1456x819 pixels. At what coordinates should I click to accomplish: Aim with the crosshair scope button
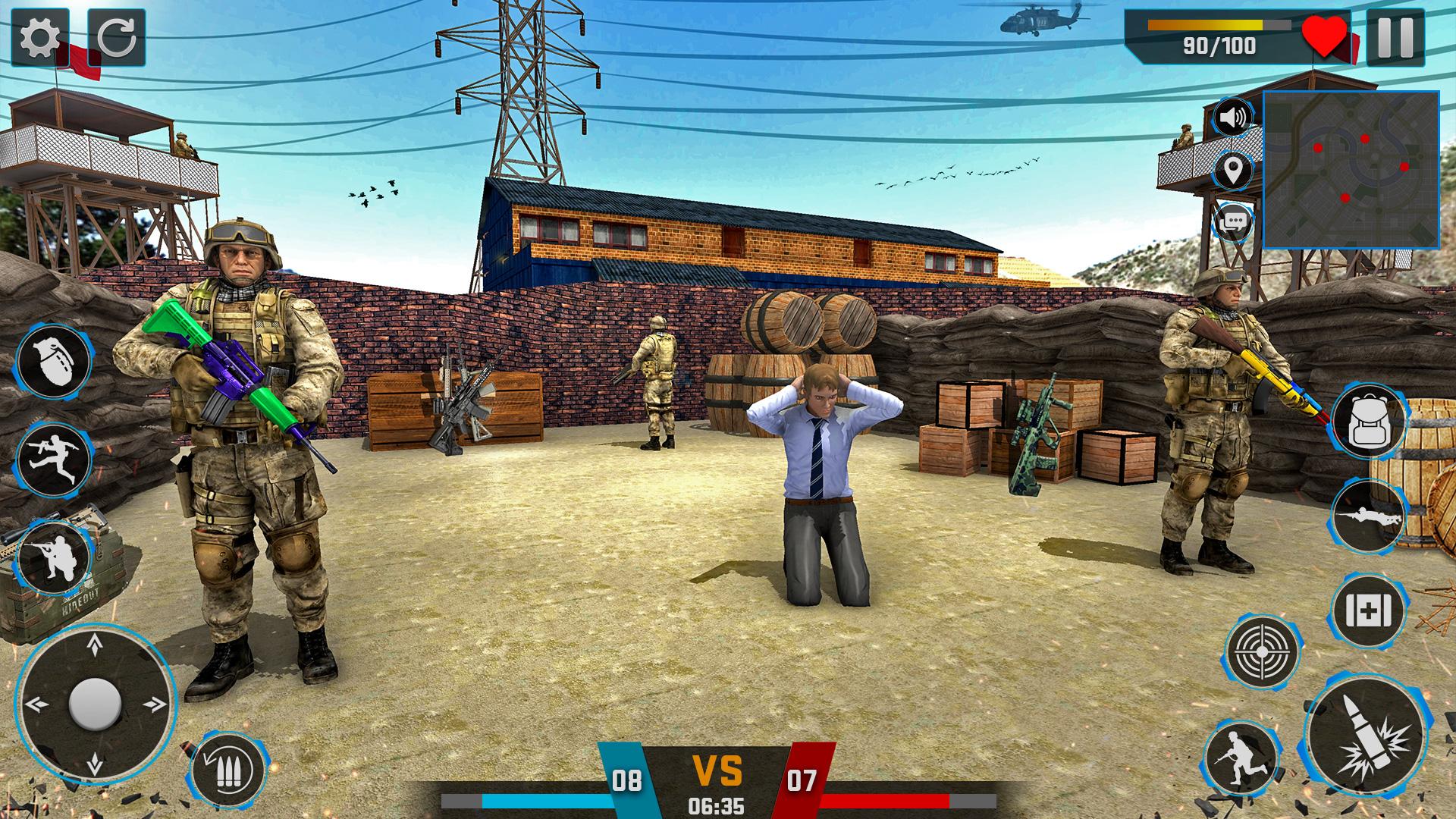(x=1261, y=651)
